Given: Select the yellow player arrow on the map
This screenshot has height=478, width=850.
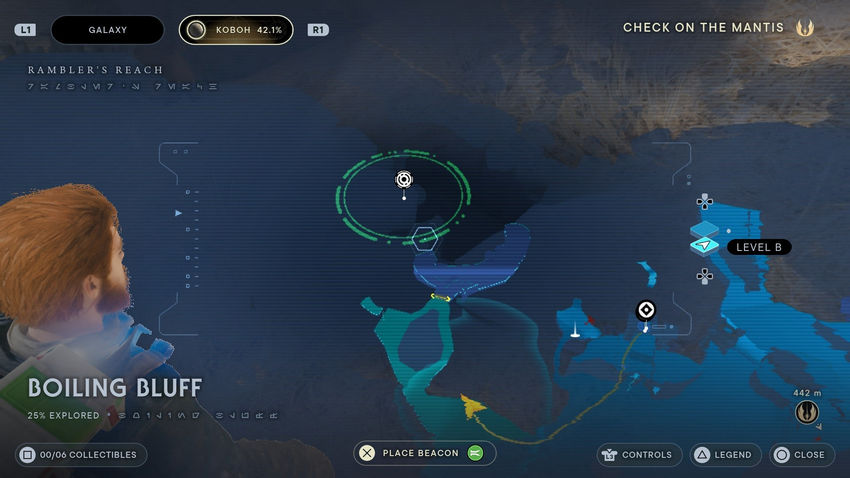Looking at the screenshot, I should [470, 404].
